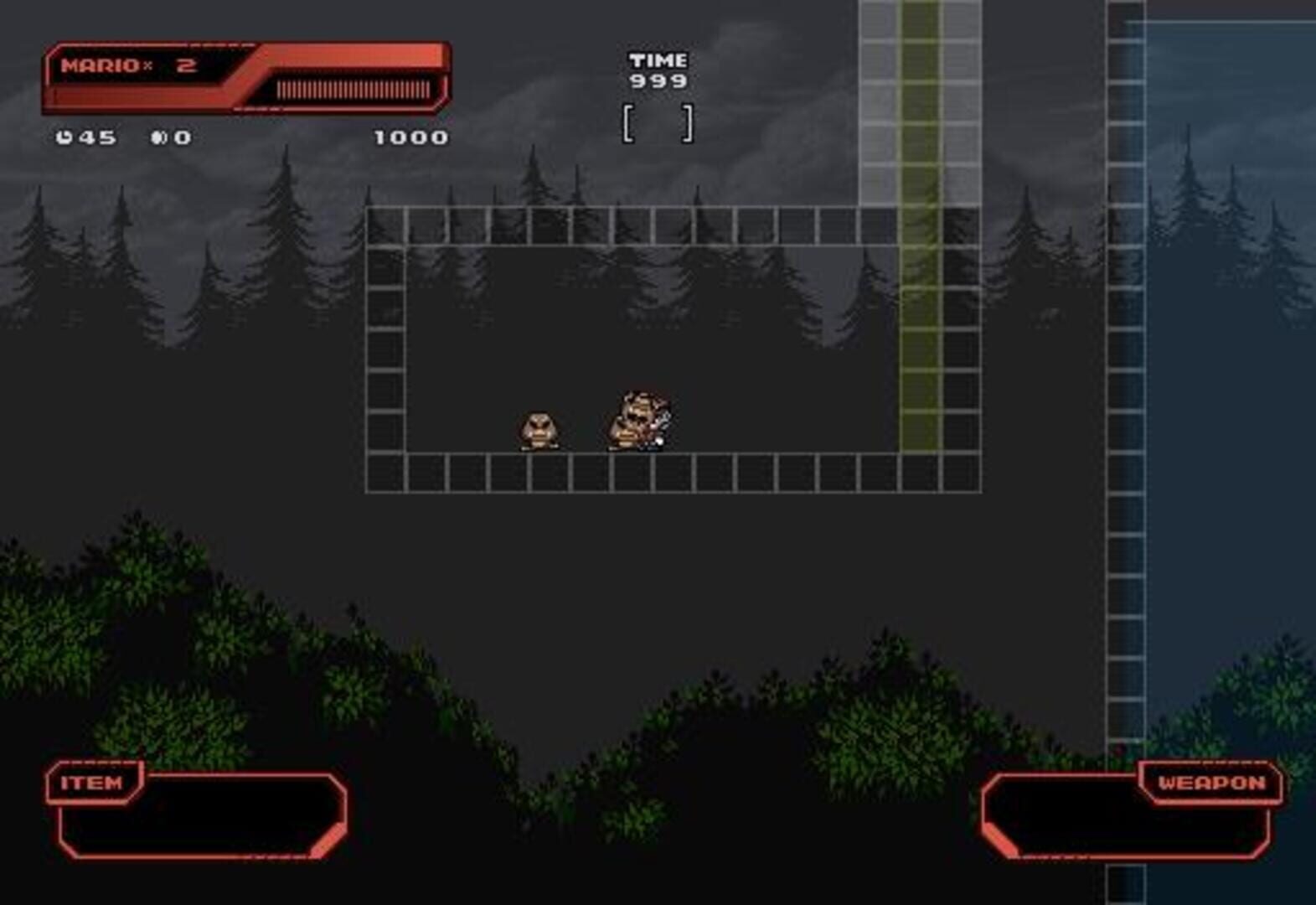Select the large Goomba enemy
The width and height of the screenshot is (1316, 905).
(x=634, y=419)
